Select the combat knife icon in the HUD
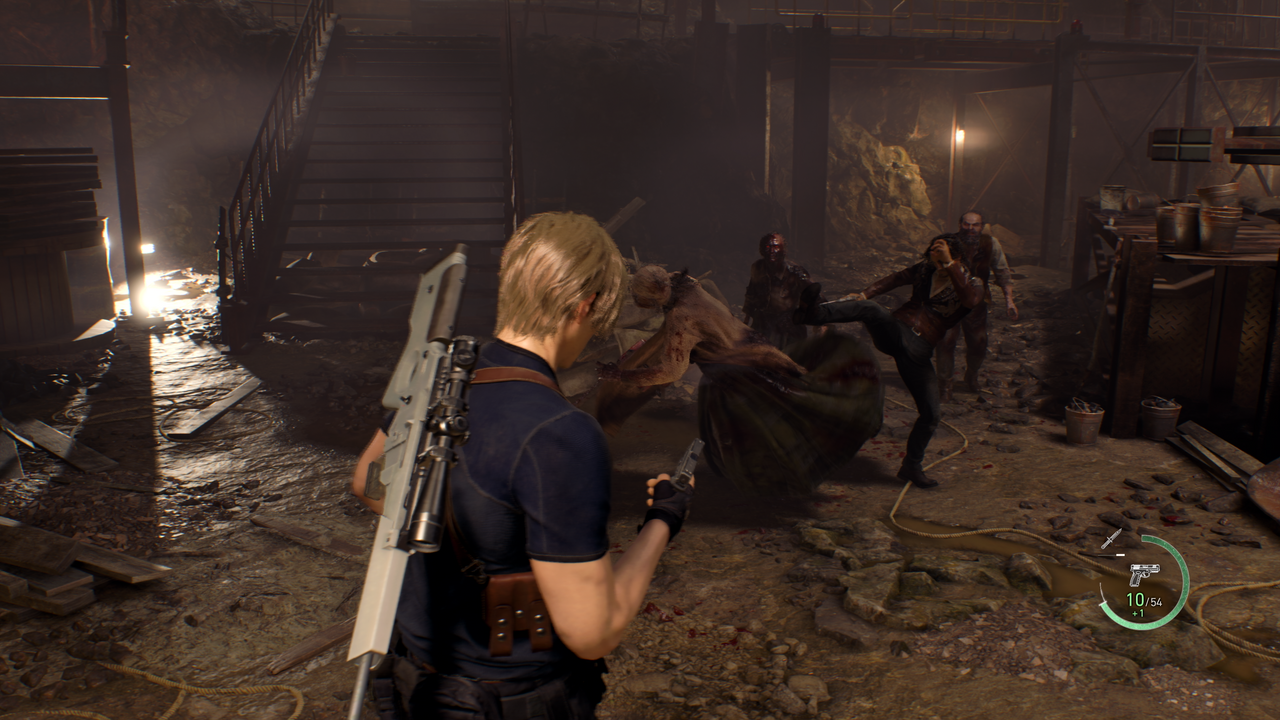Viewport: 1280px width, 720px height. [1113, 538]
